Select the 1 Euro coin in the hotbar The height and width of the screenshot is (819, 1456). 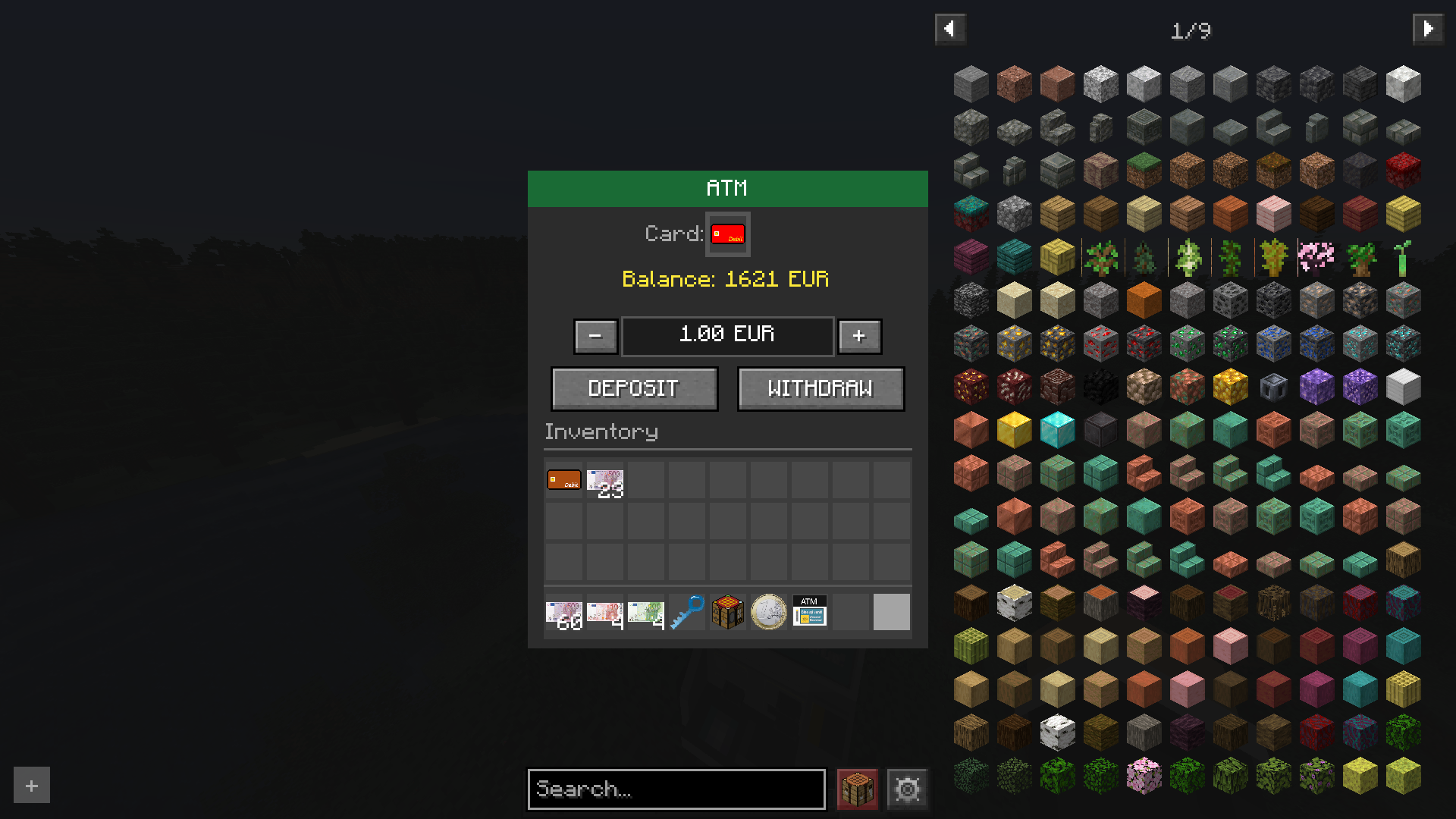(x=768, y=611)
